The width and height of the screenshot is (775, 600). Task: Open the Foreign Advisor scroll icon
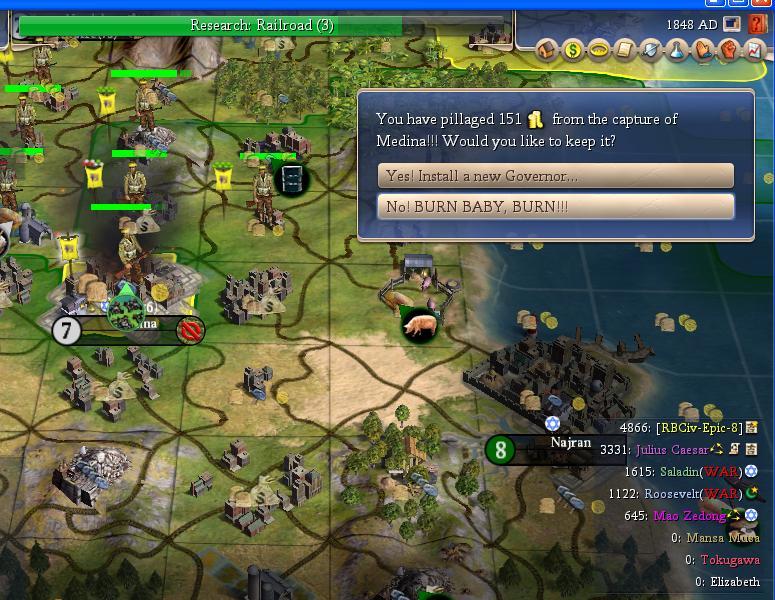(625, 49)
